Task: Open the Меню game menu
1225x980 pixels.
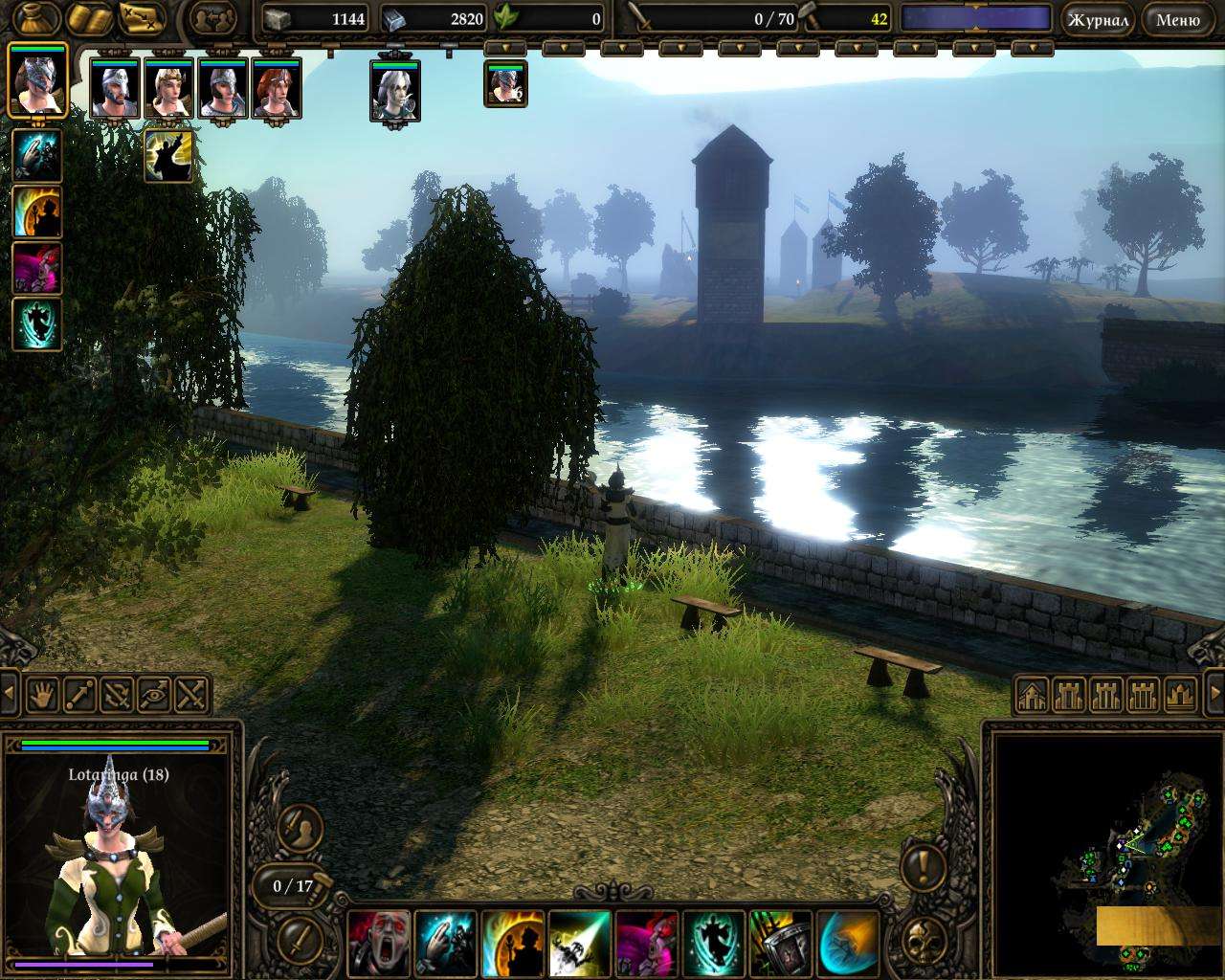Action: tap(1177, 19)
